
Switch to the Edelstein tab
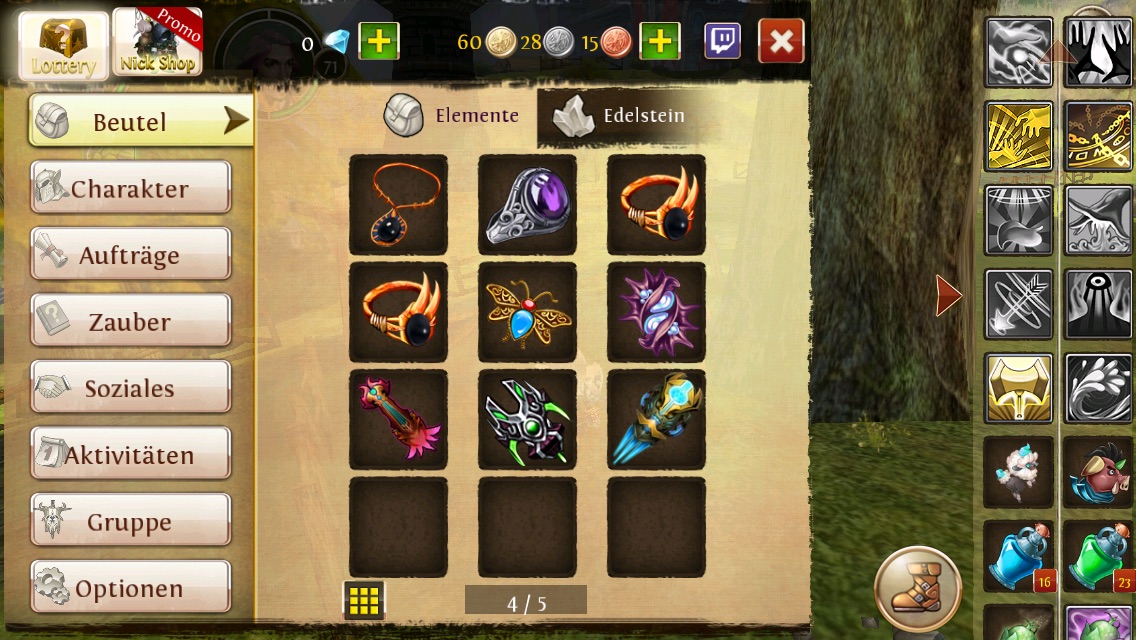click(622, 116)
